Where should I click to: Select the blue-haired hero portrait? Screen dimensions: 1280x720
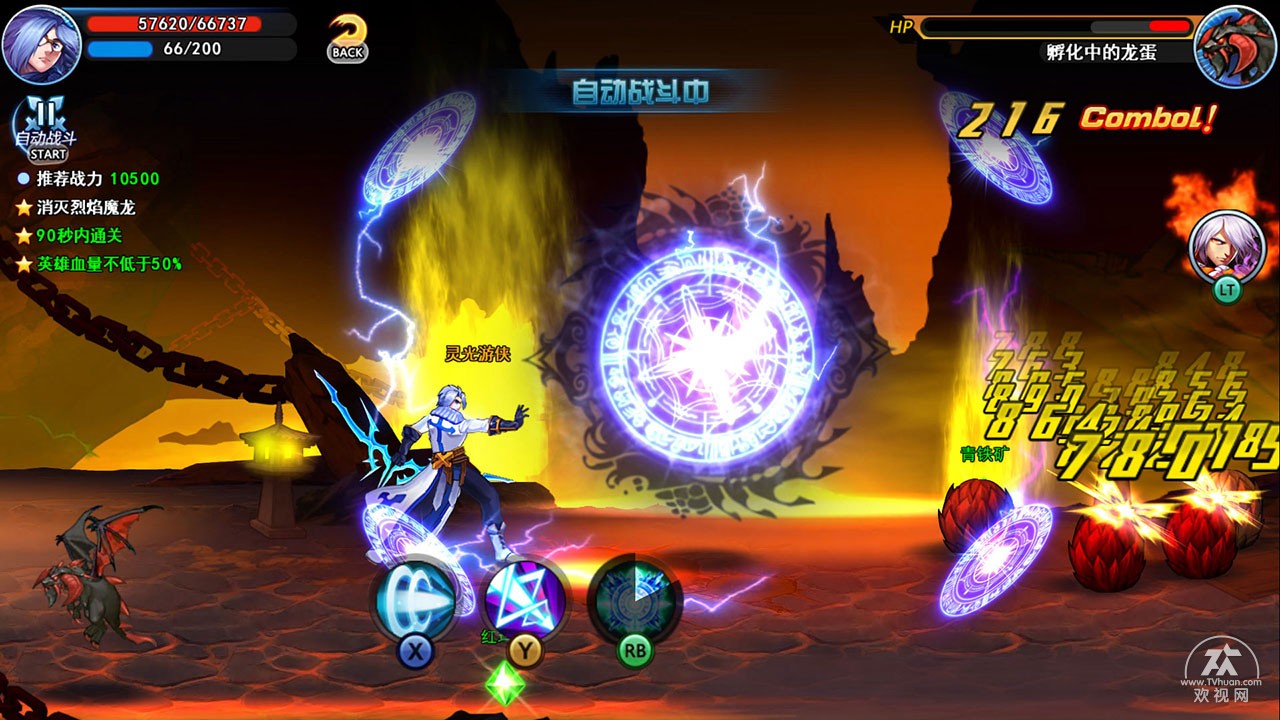point(41,44)
